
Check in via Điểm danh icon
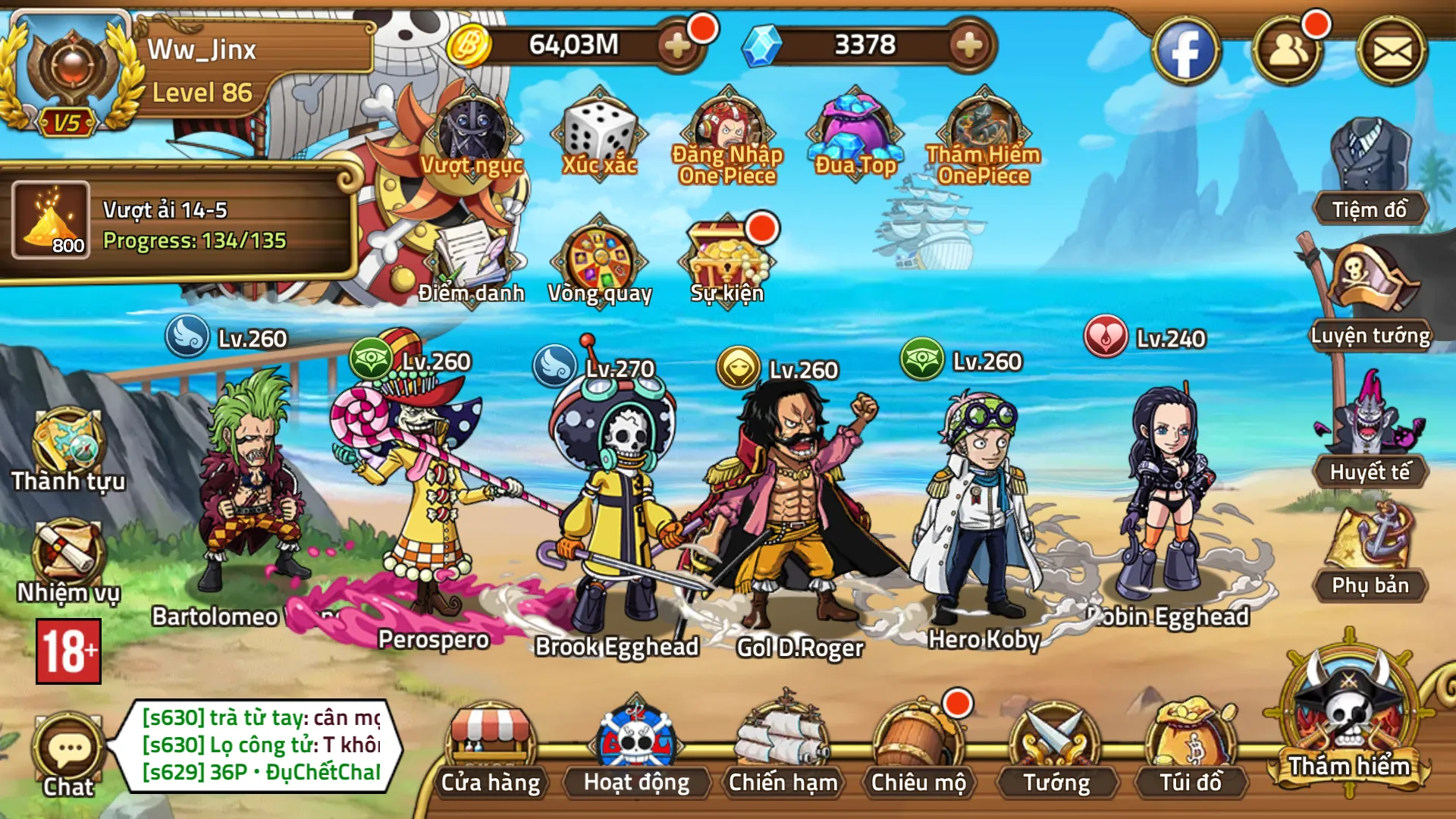coord(470,258)
